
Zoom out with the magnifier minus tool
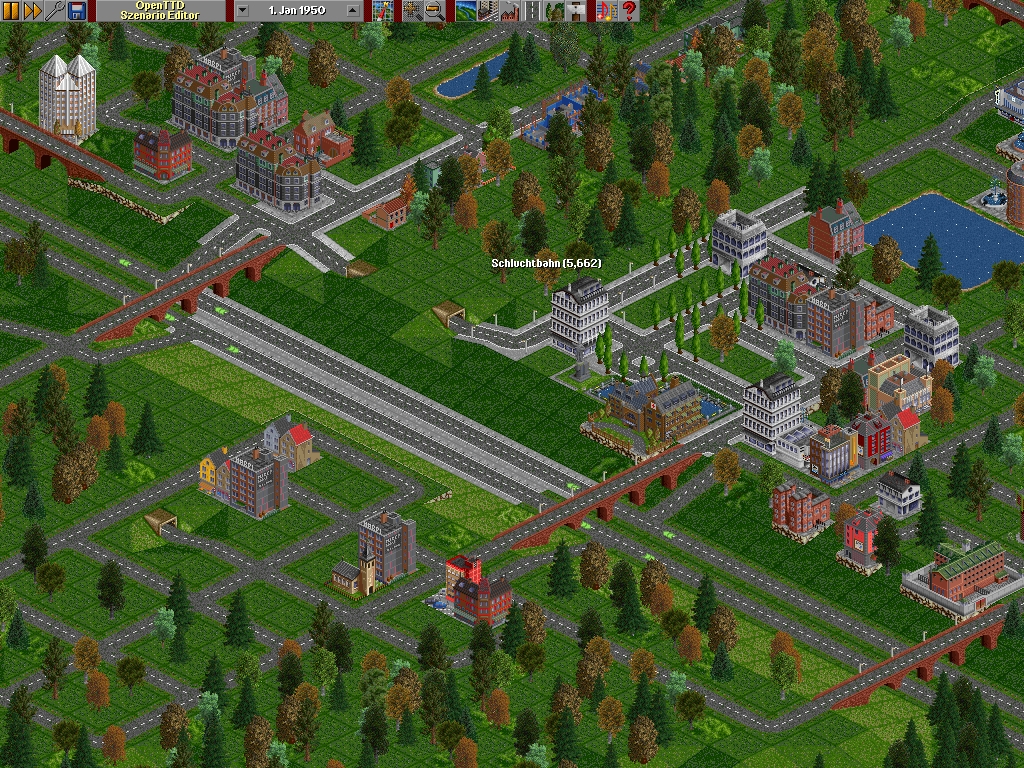tap(434, 11)
